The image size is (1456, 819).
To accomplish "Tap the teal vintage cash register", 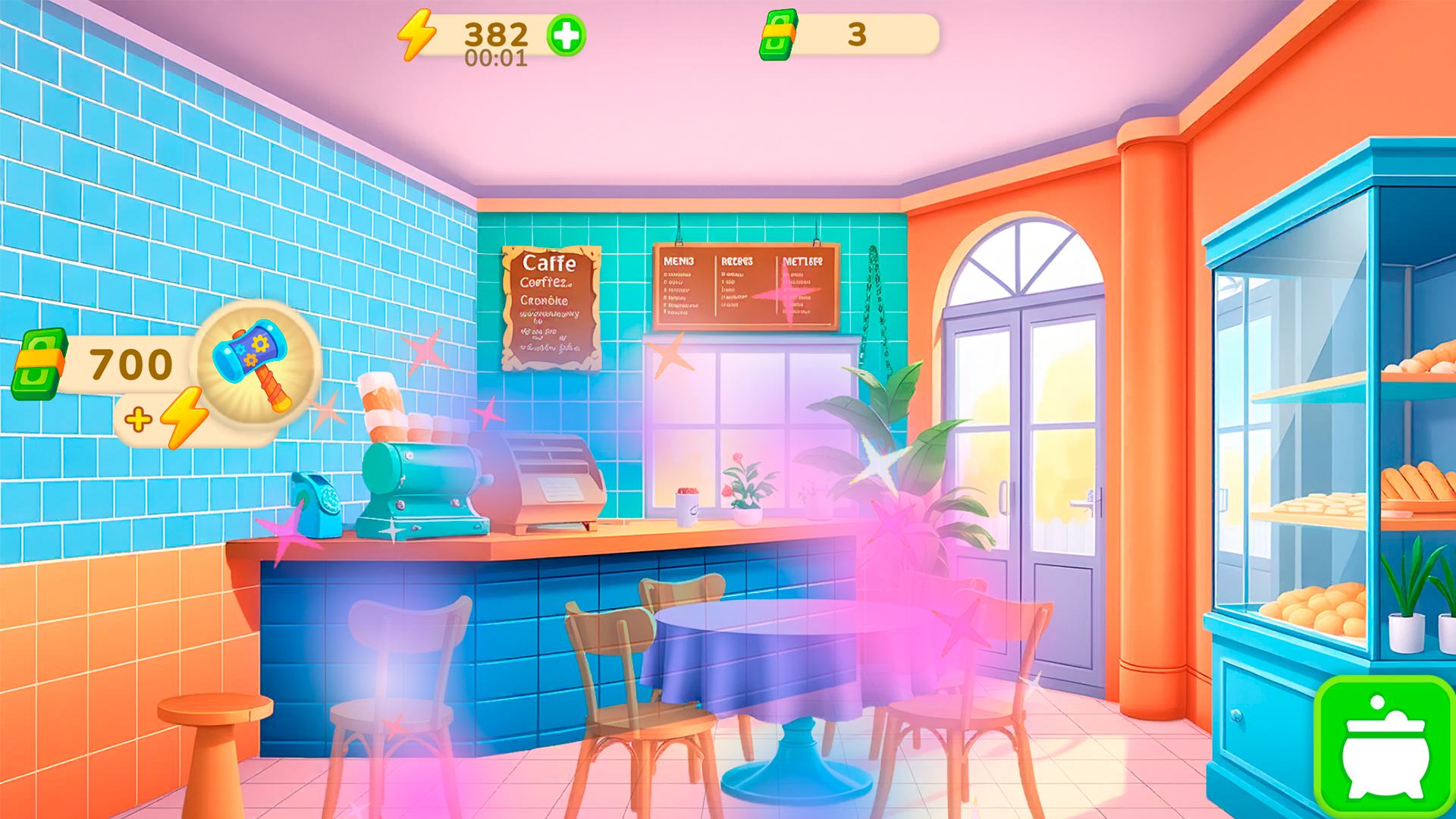I will pos(421,485).
